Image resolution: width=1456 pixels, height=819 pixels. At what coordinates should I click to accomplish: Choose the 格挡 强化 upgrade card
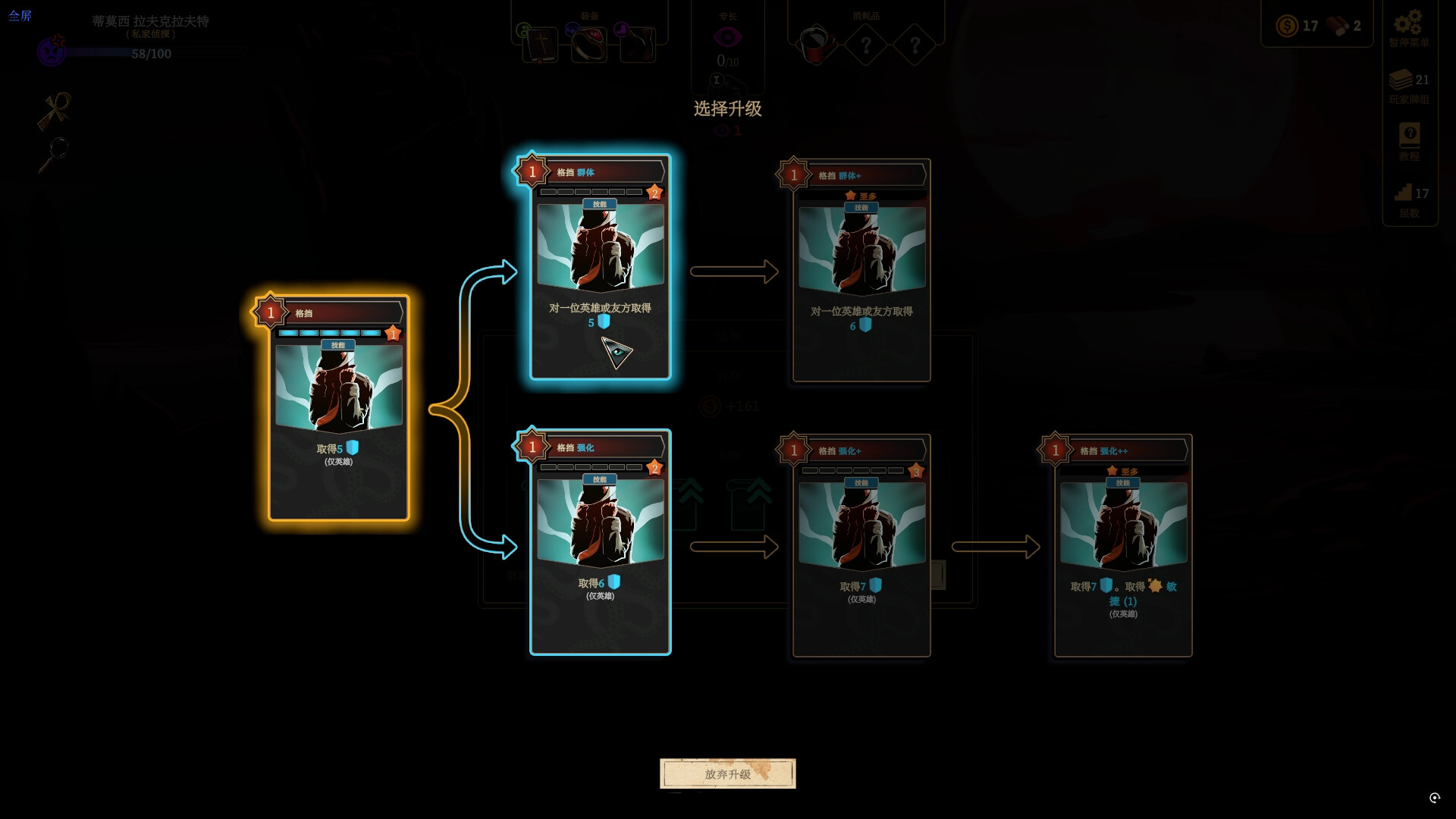click(600, 541)
